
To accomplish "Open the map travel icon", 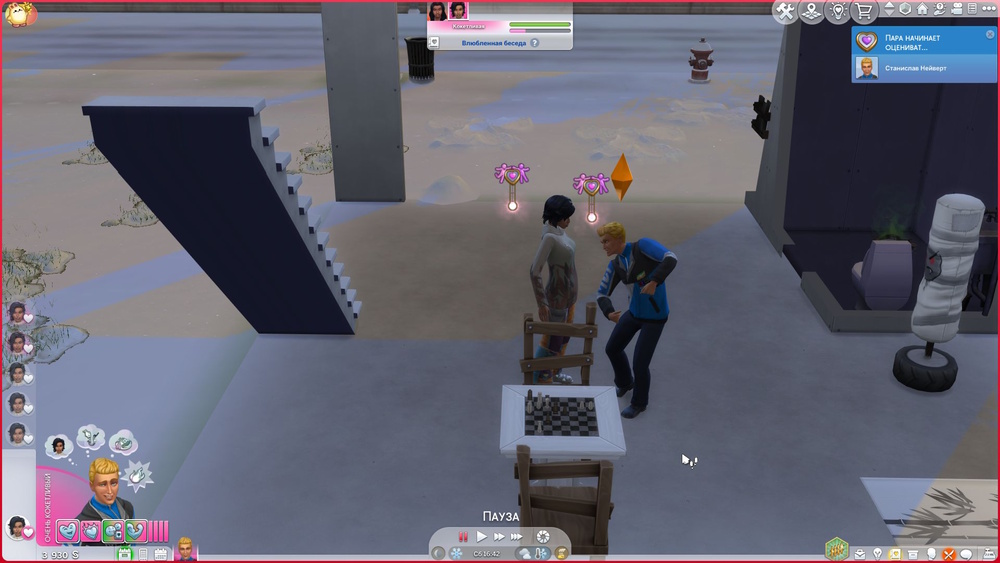I will (x=812, y=11).
